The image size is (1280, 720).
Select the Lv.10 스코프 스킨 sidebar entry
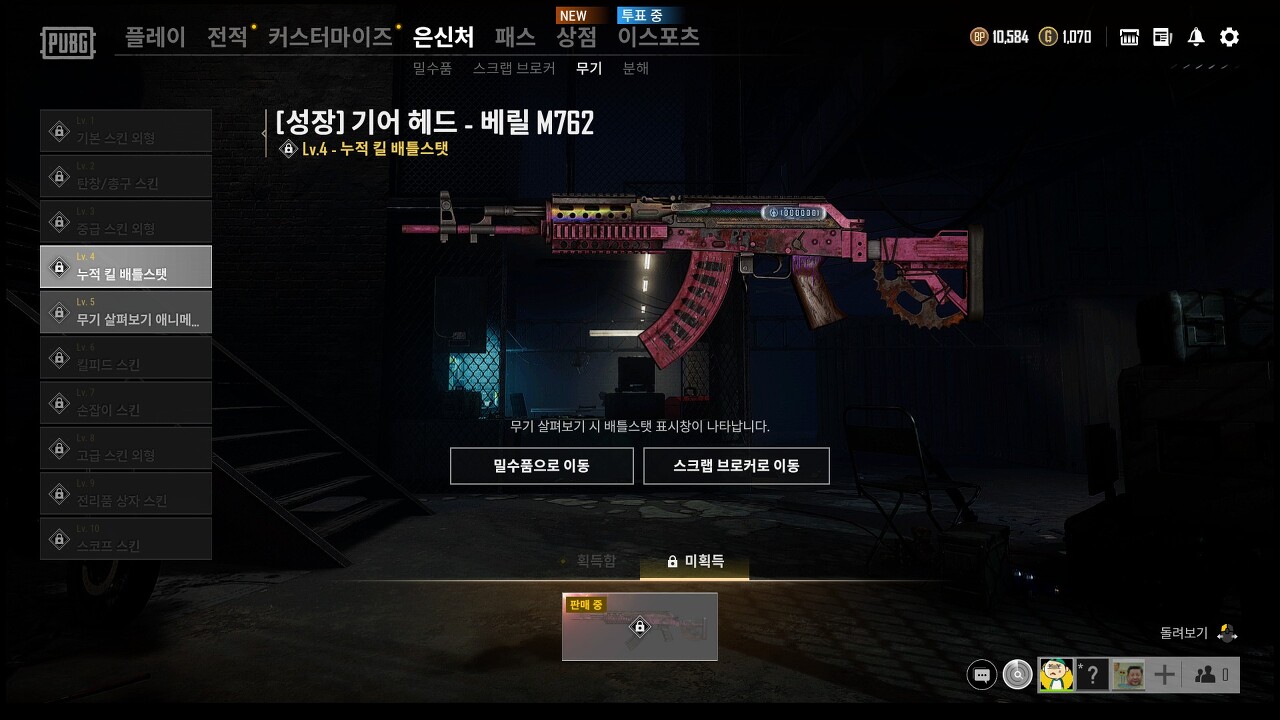click(126, 538)
